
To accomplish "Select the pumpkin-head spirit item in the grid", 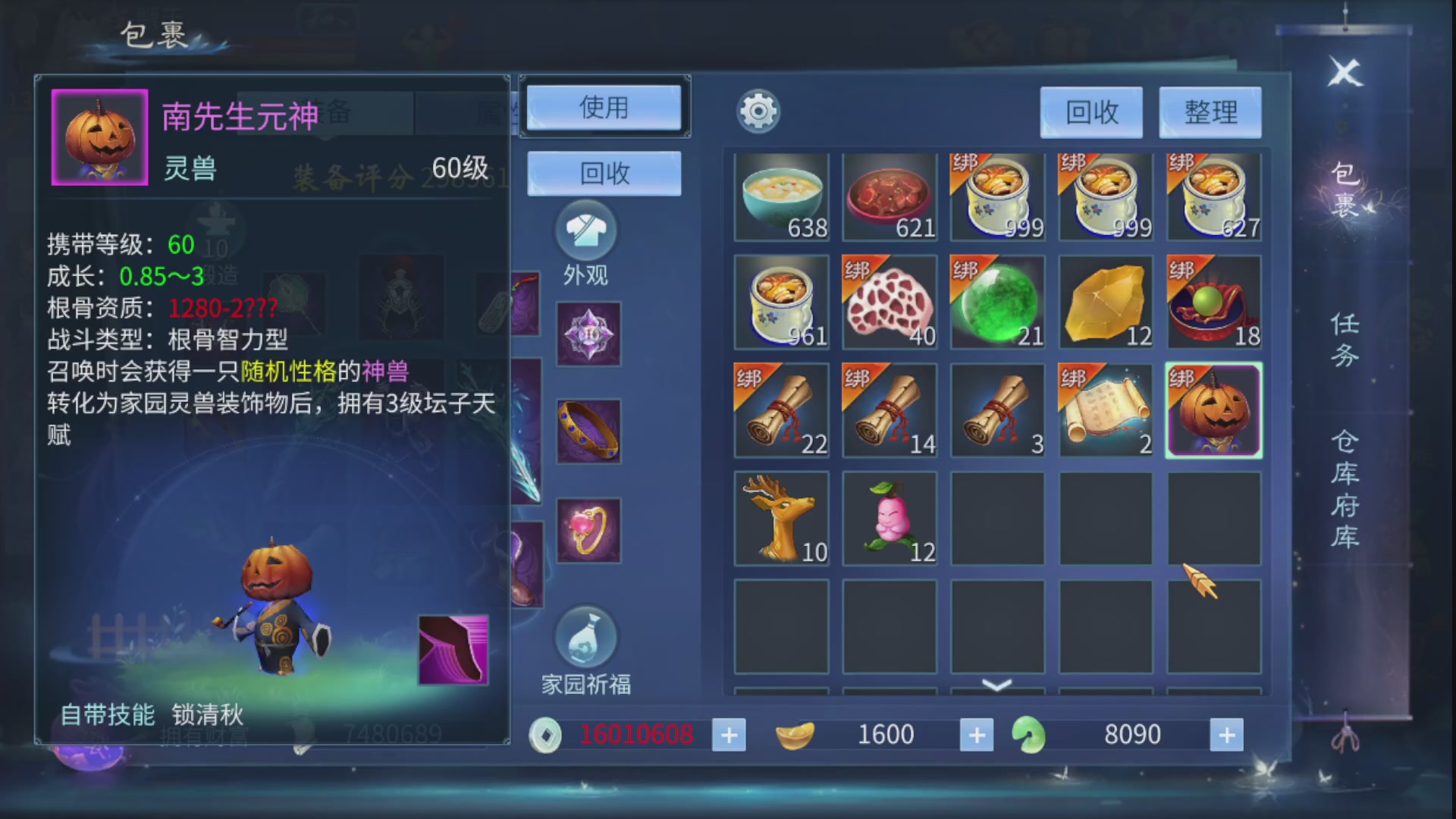I will pyautogui.click(x=1213, y=410).
